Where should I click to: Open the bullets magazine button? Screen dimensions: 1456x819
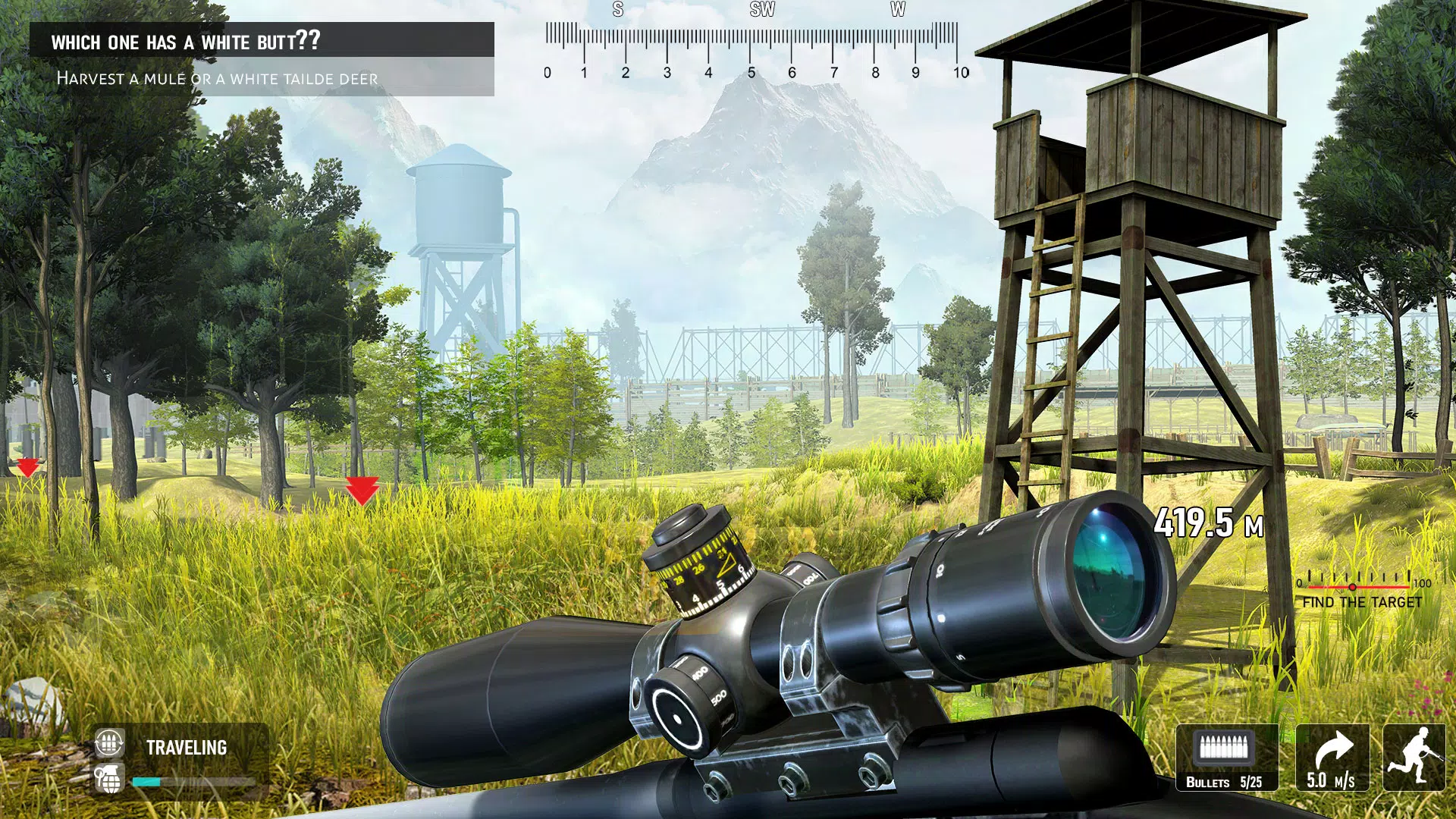1226,758
